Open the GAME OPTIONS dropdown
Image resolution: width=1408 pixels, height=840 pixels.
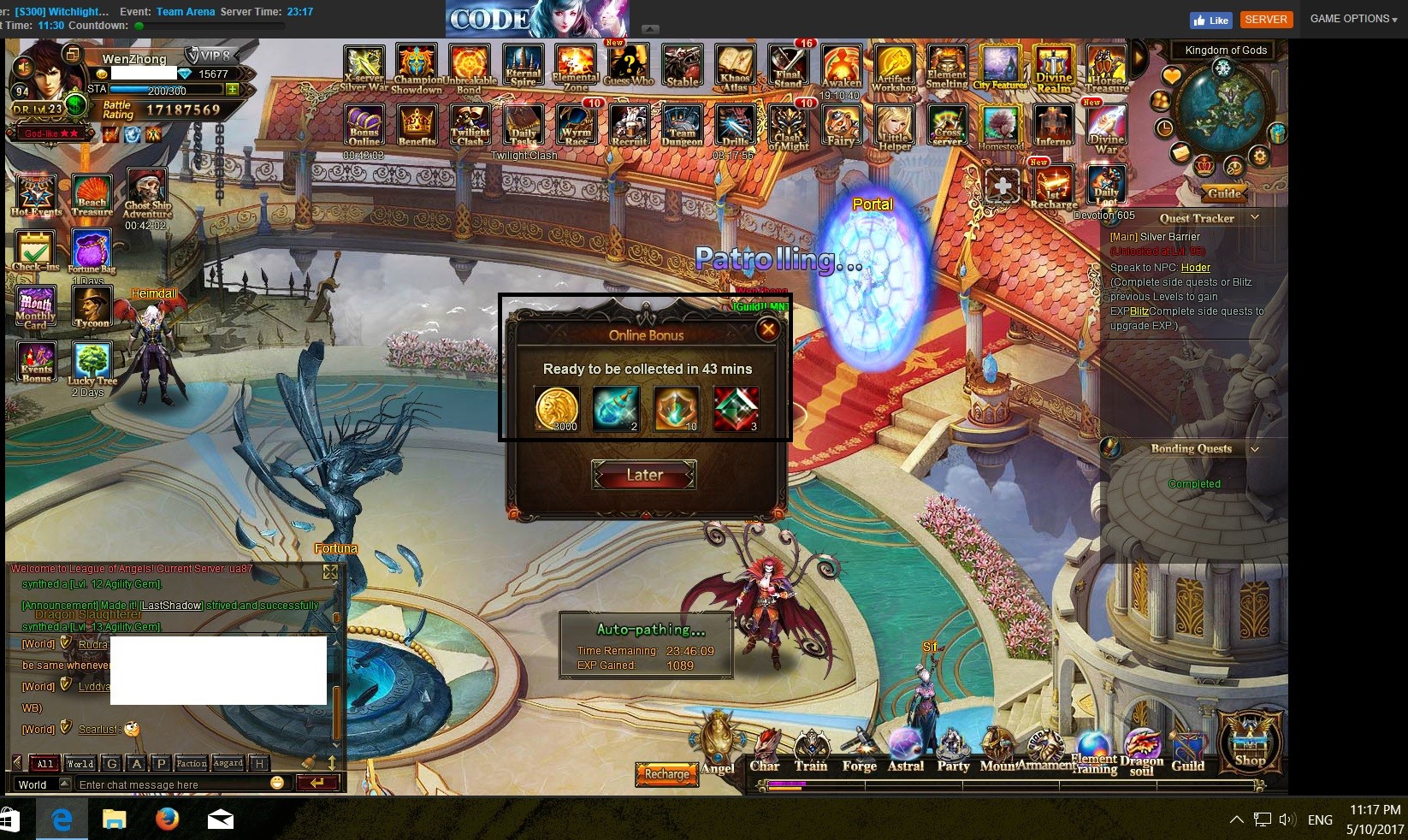point(1352,19)
